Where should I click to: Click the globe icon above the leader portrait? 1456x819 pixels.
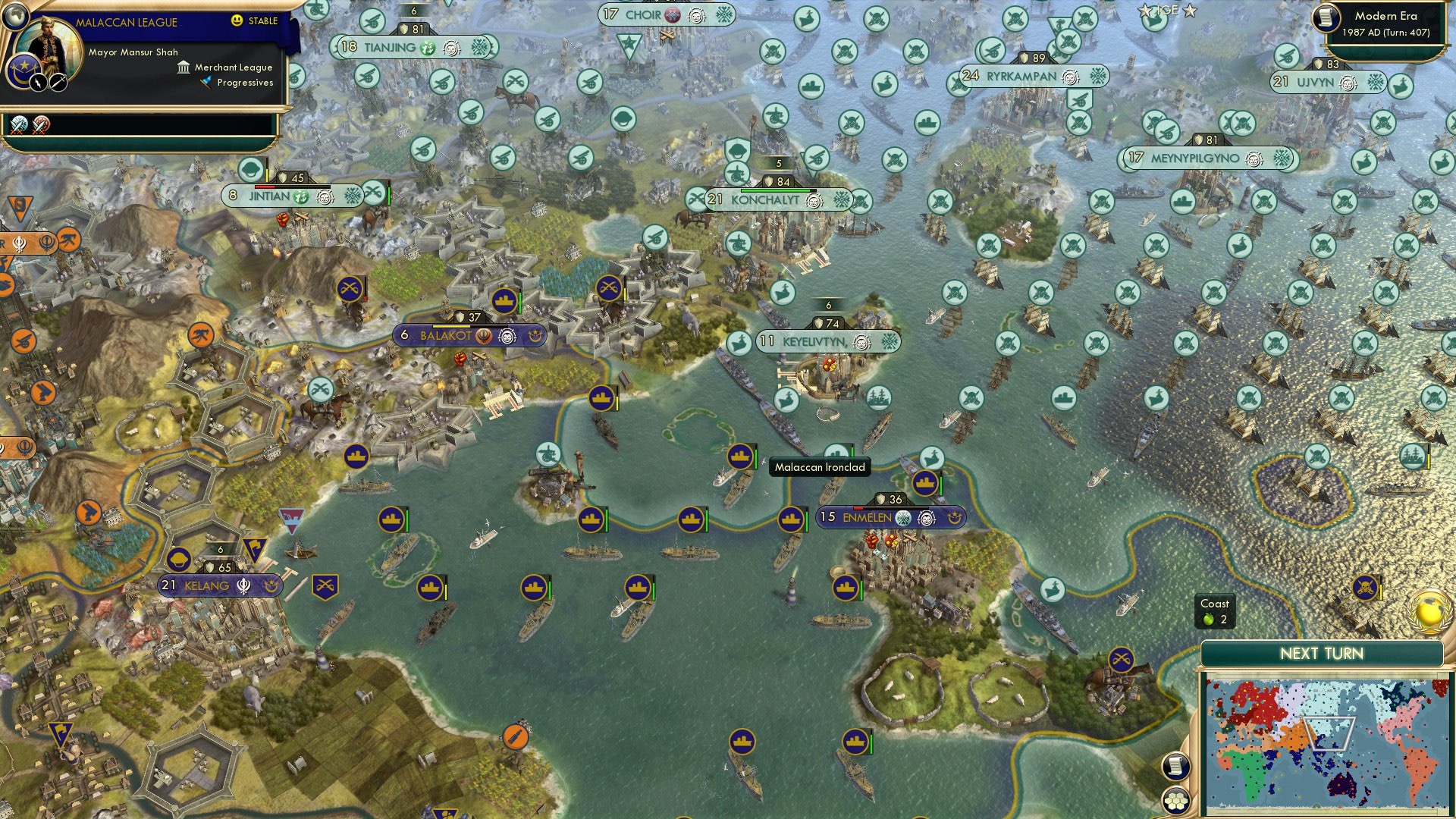coord(15,15)
